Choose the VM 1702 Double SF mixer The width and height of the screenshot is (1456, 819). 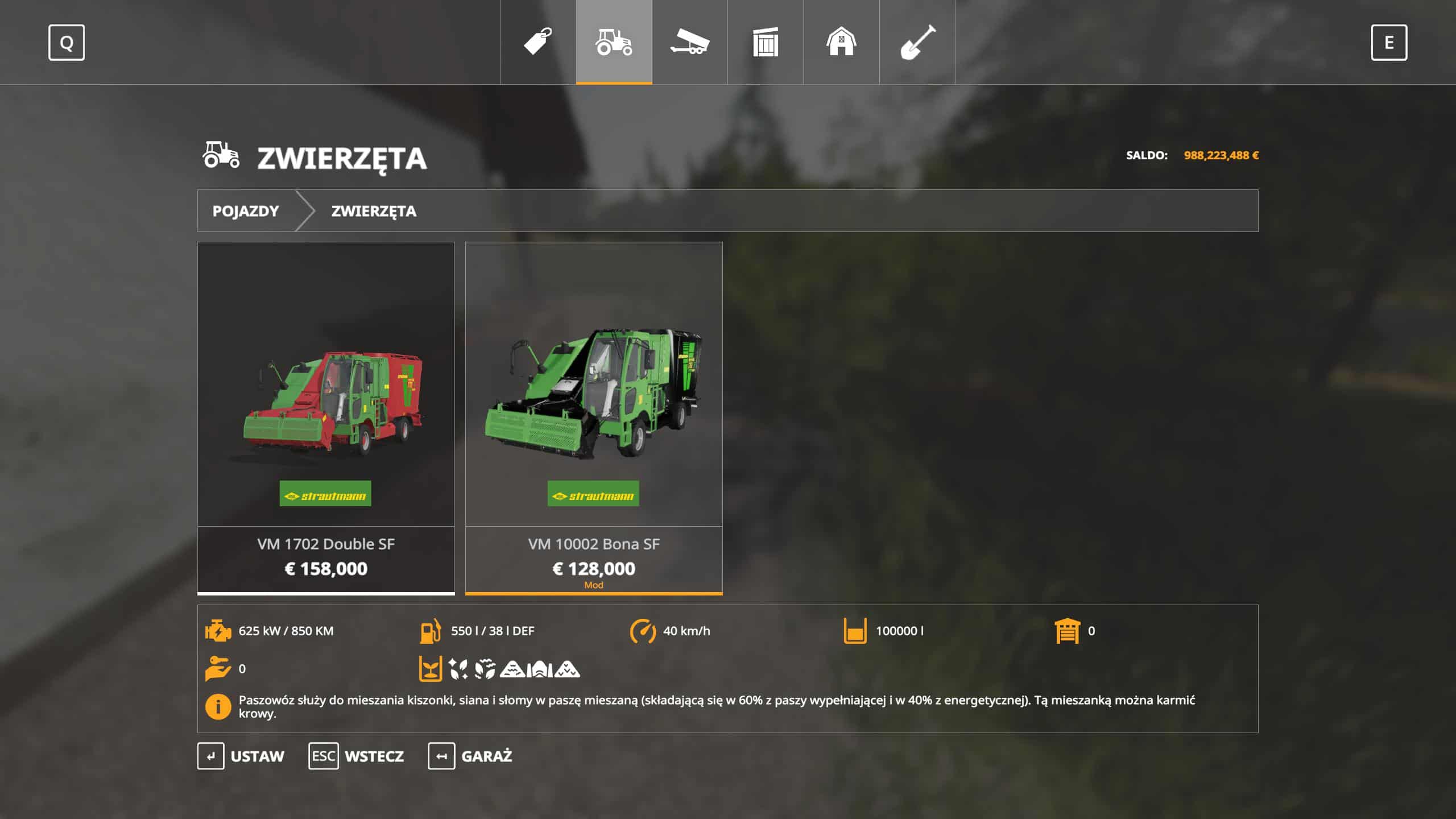pyautogui.click(x=326, y=417)
